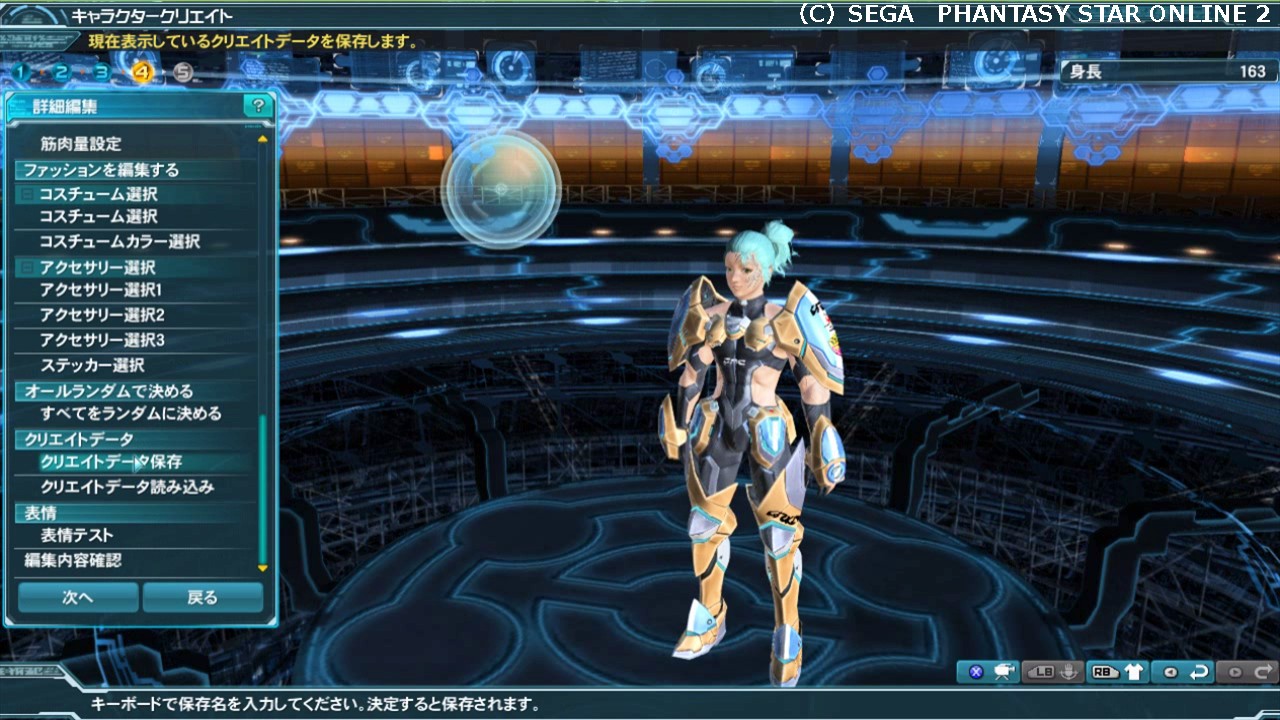1280x720 pixels.
Task: Choose アクセサリー選択3 accessory slot entry
Action: 101,340
